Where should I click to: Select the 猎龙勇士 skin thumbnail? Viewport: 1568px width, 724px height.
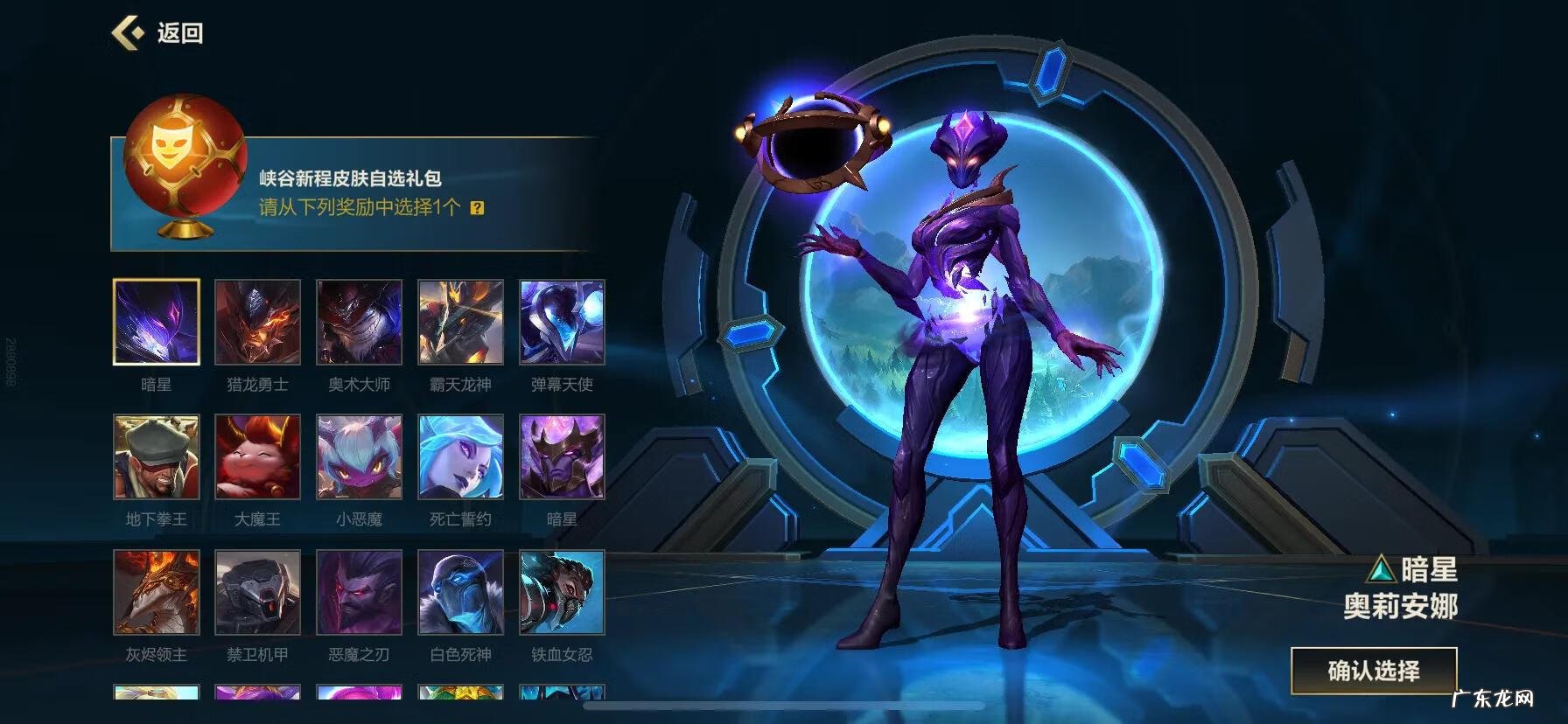tap(257, 322)
